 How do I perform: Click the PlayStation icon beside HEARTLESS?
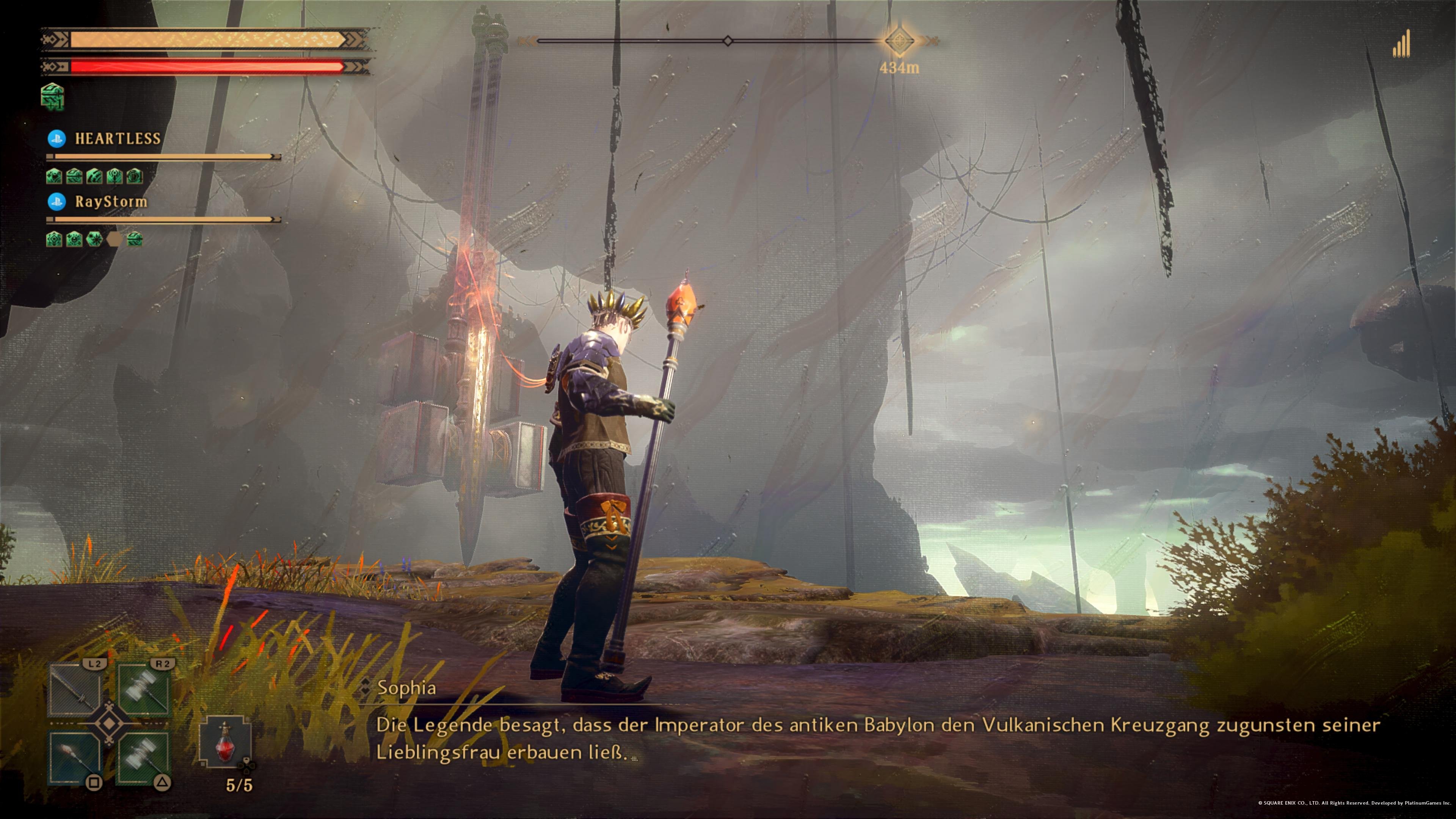(56, 138)
